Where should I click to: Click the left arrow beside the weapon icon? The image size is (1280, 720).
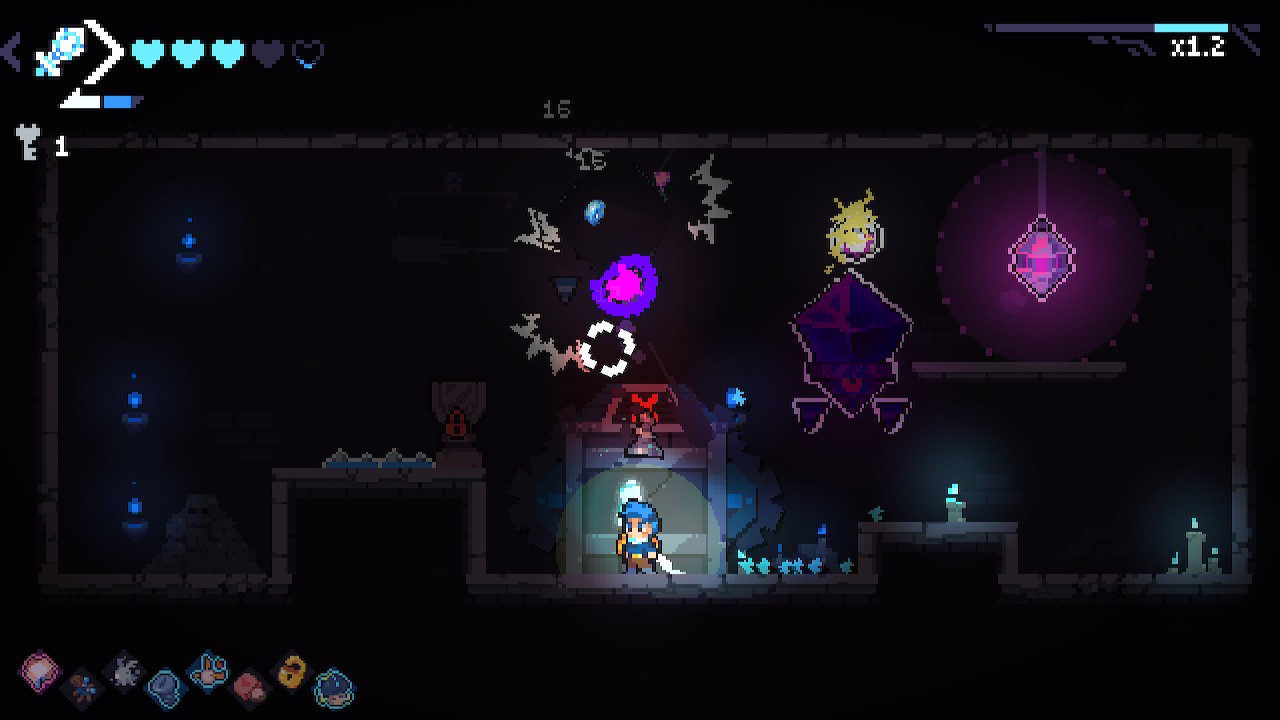(x=12, y=51)
